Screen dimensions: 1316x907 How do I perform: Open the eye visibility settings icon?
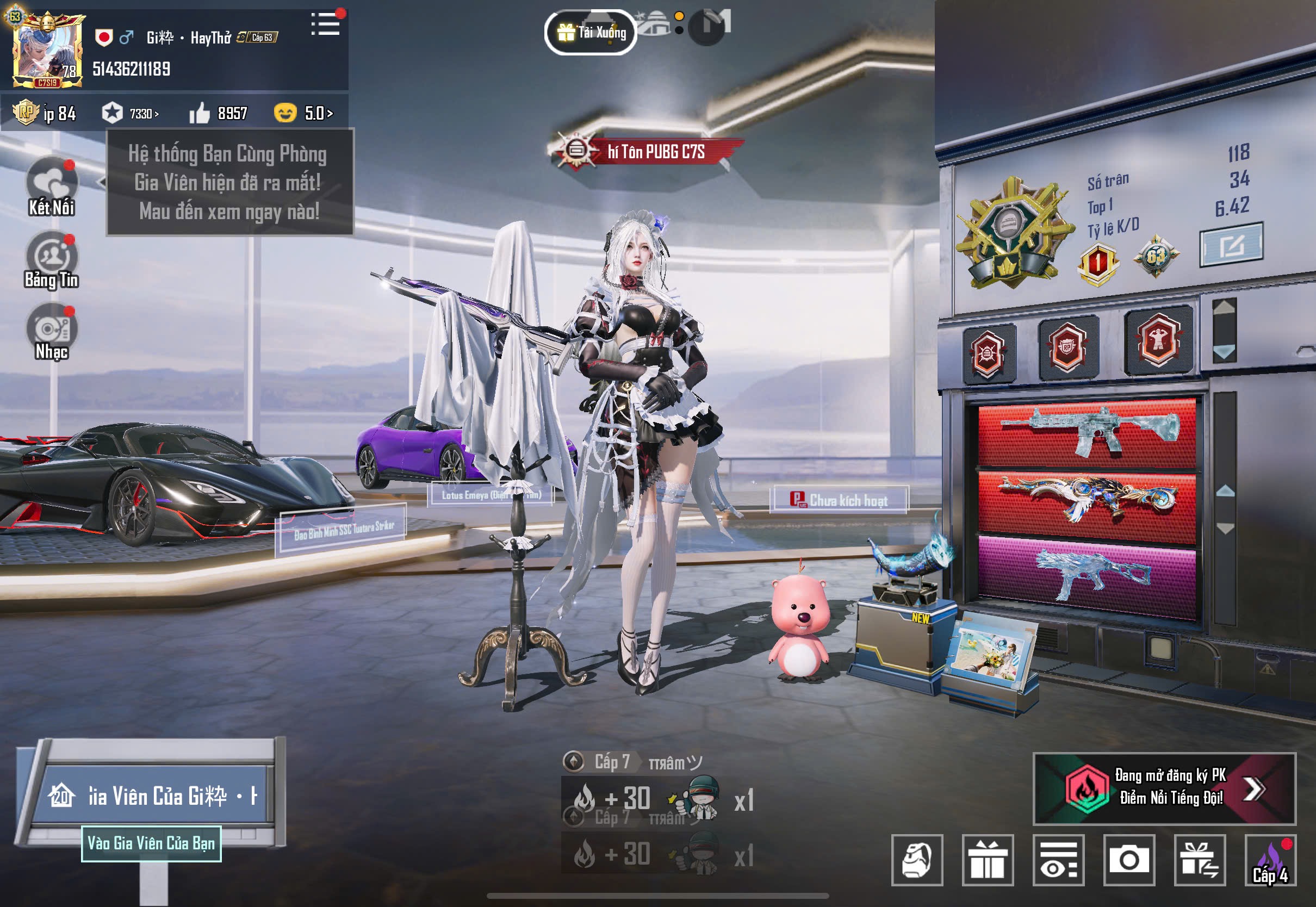[1058, 860]
